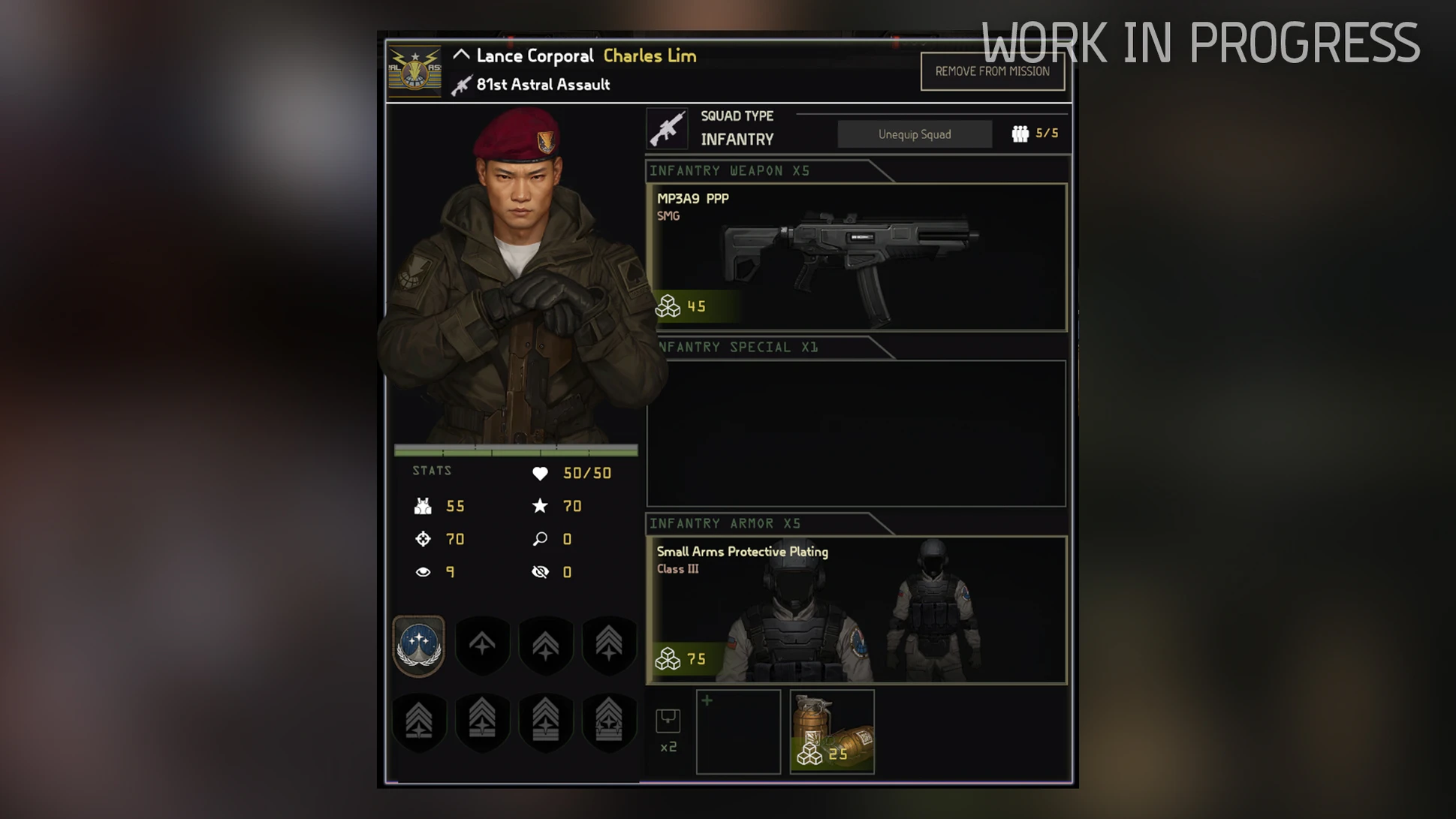Select the grenade item slot

pyautogui.click(x=832, y=732)
